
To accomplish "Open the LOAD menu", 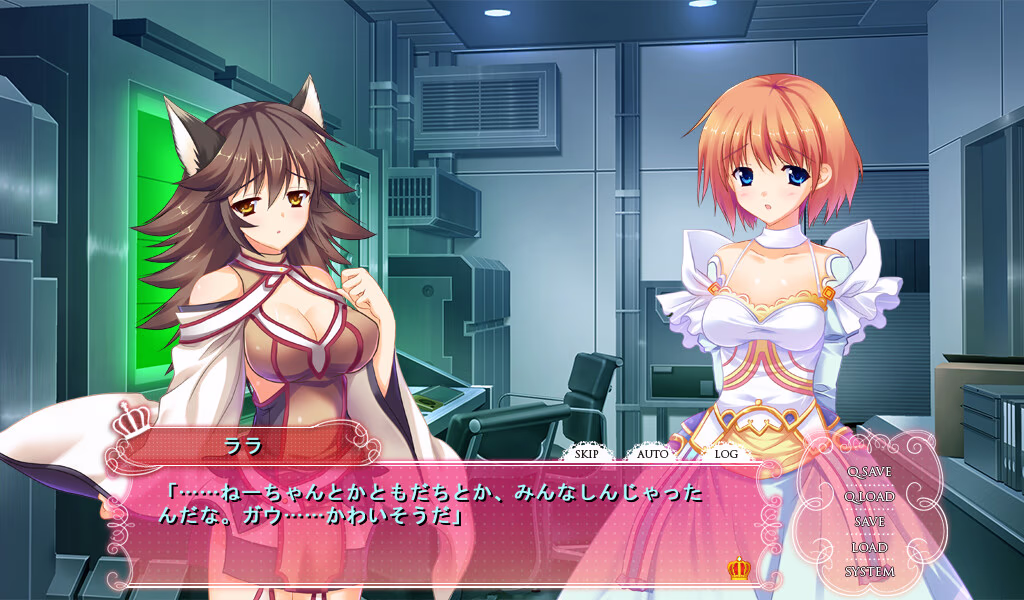I will pos(869,547).
